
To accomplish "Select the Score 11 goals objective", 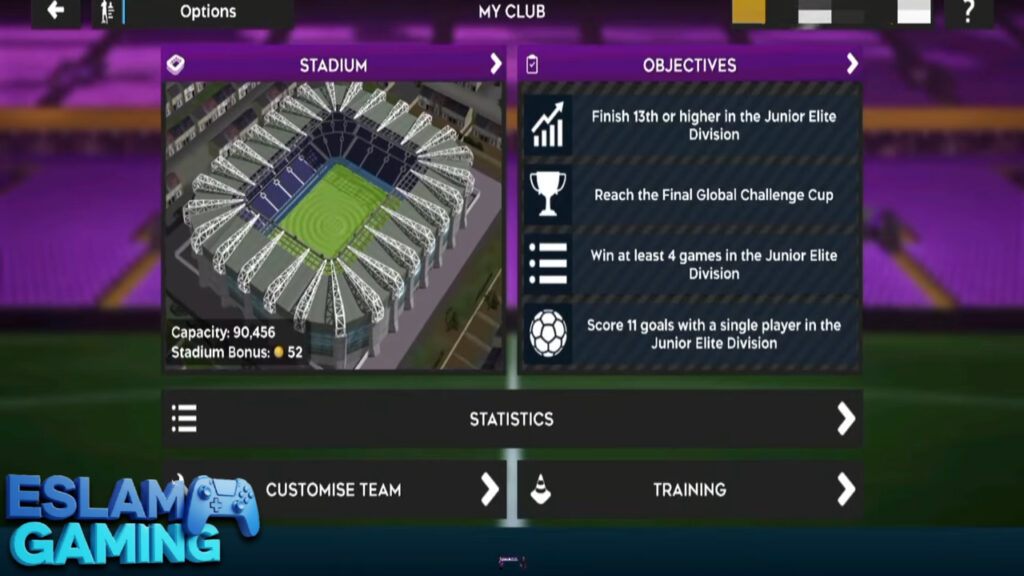I will (691, 334).
